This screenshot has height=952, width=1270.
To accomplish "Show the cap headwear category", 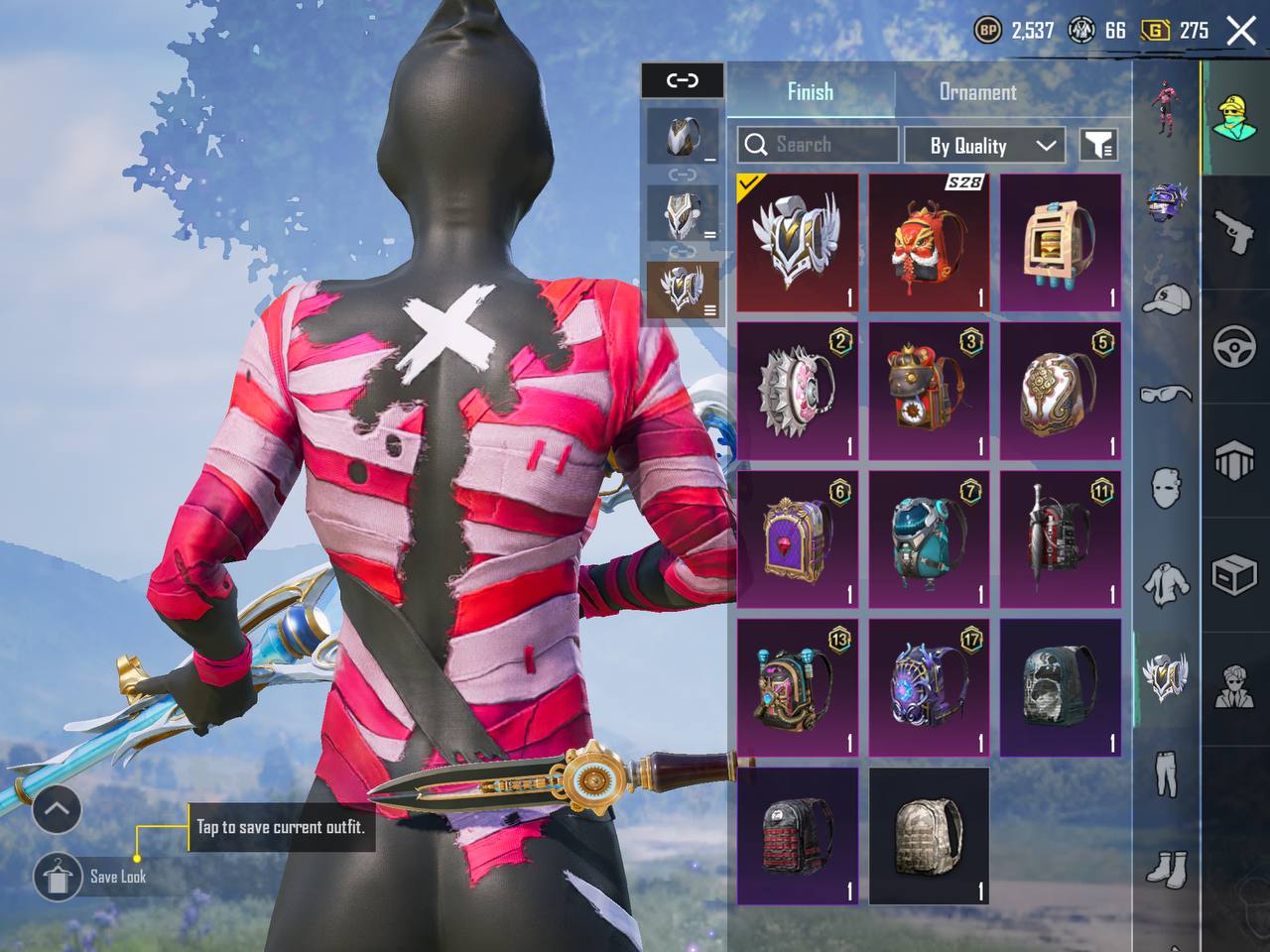I will coord(1167,297).
